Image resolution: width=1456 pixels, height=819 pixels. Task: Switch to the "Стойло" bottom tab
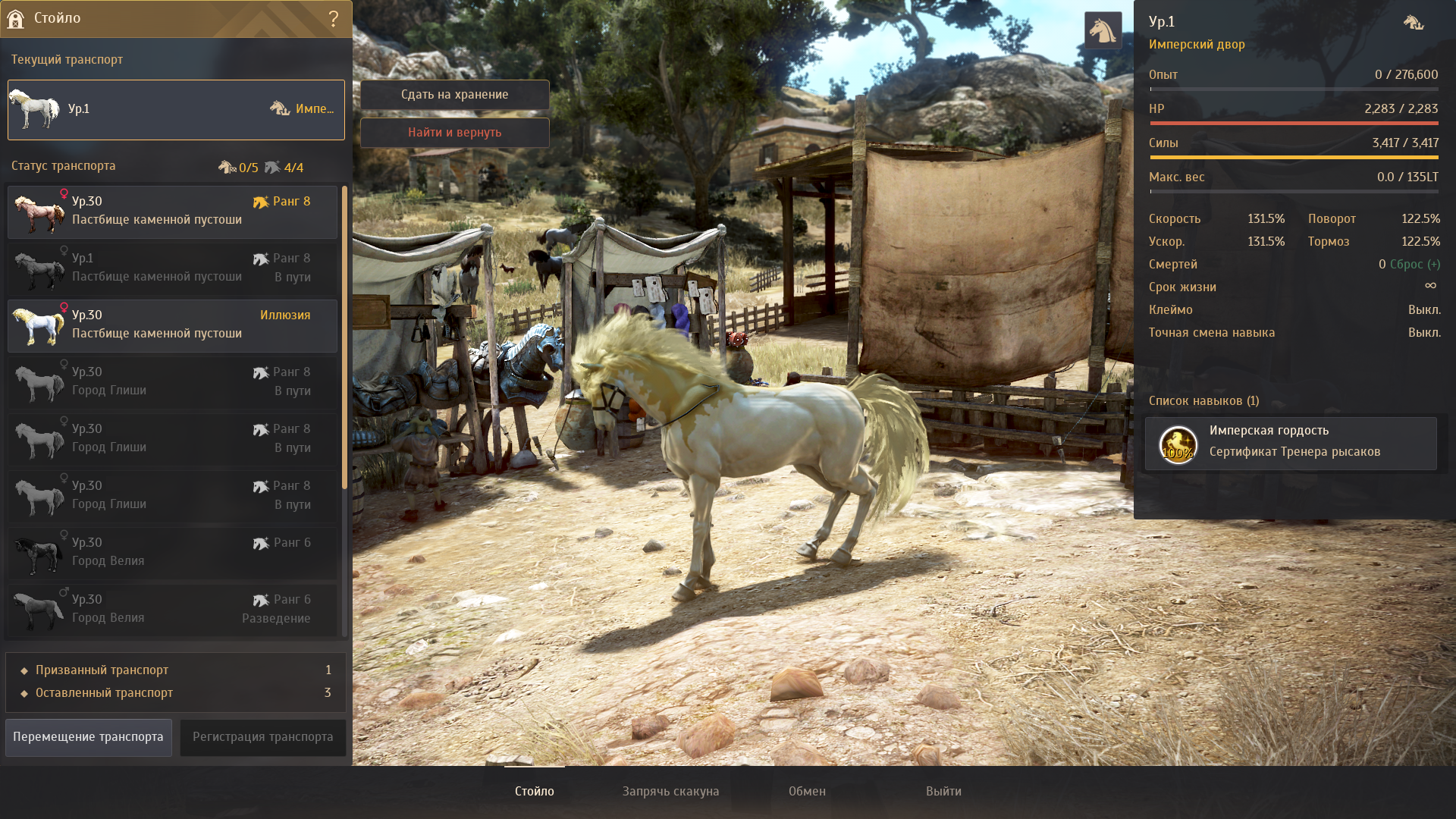535,792
